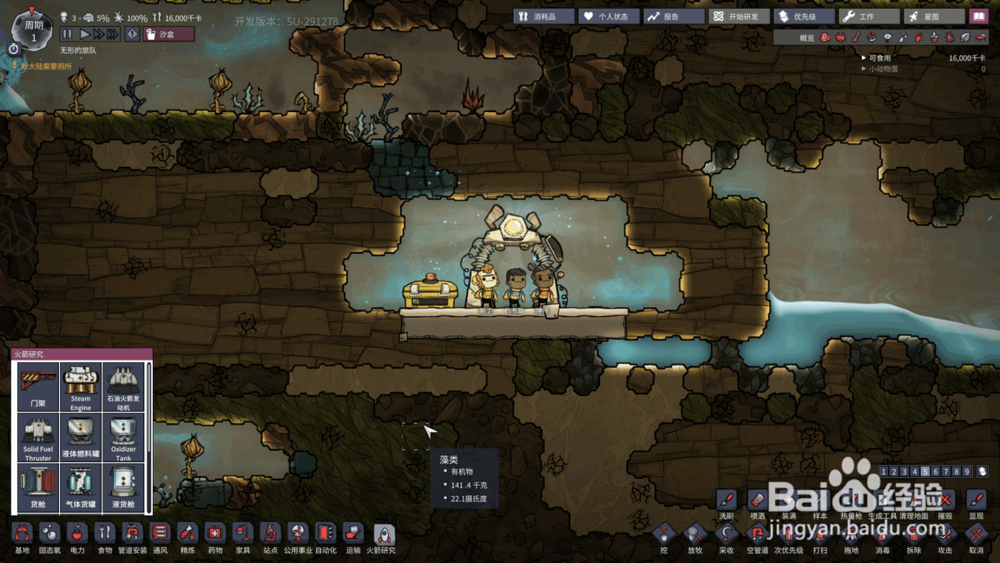
Task: Select the Solid Fuel Thruster building
Action: pyautogui.click(x=38, y=436)
